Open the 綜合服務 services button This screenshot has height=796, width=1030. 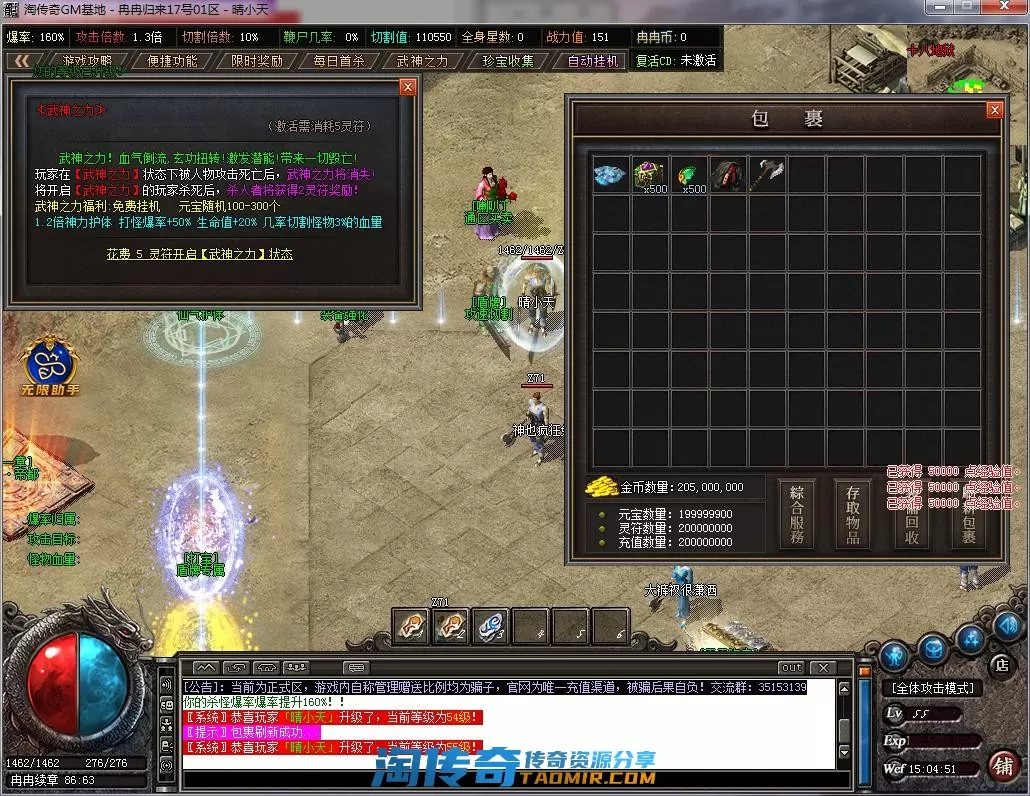pos(797,514)
